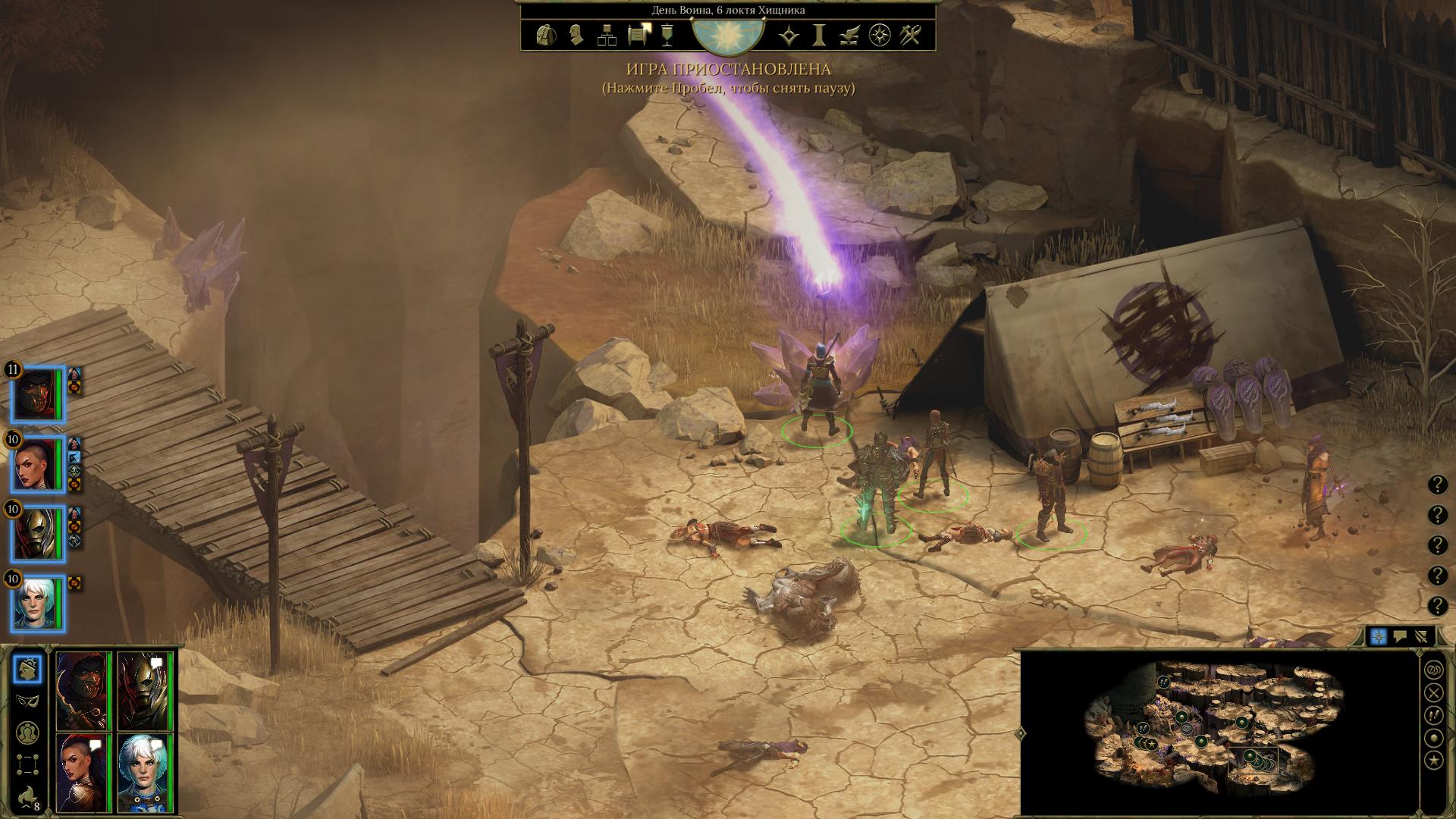Switch to the chat log speech-bubble tab
Screen dimensions: 1456x819
(1400, 637)
